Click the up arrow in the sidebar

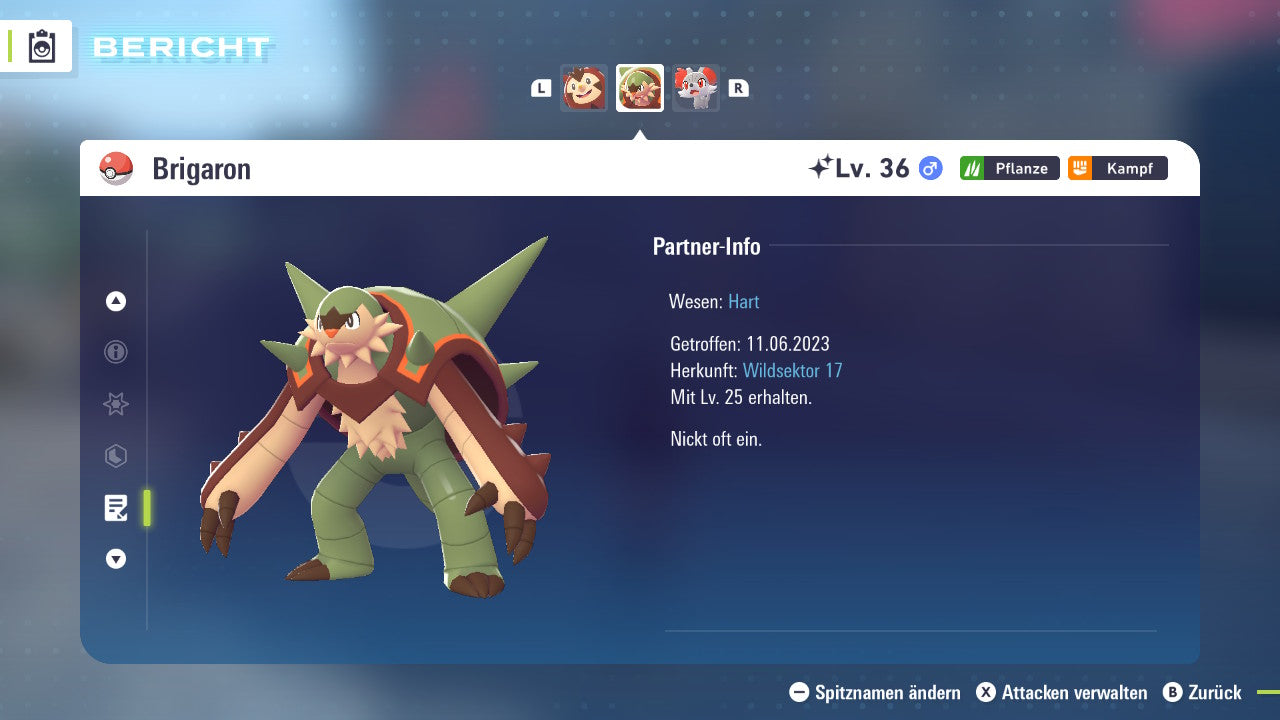[115, 300]
